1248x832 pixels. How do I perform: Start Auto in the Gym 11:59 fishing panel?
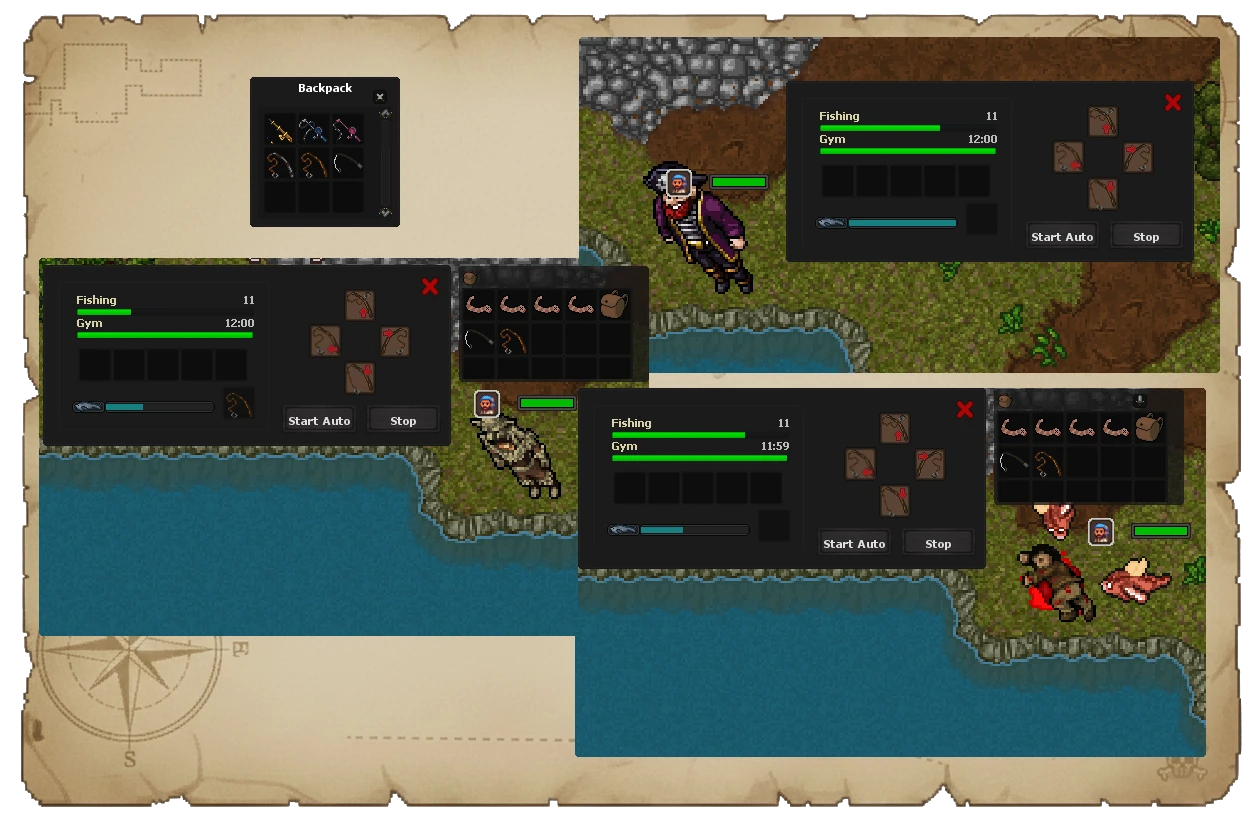click(853, 543)
